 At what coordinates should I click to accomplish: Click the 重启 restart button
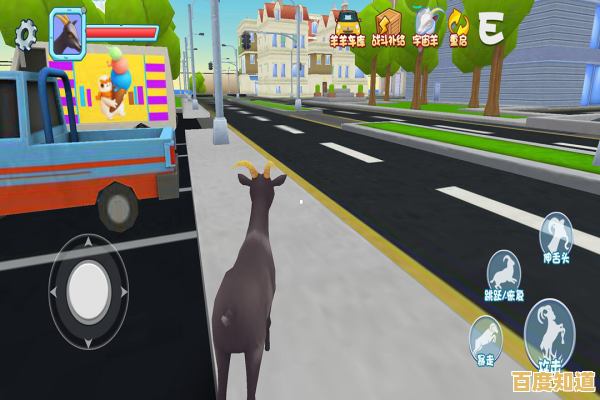458,26
